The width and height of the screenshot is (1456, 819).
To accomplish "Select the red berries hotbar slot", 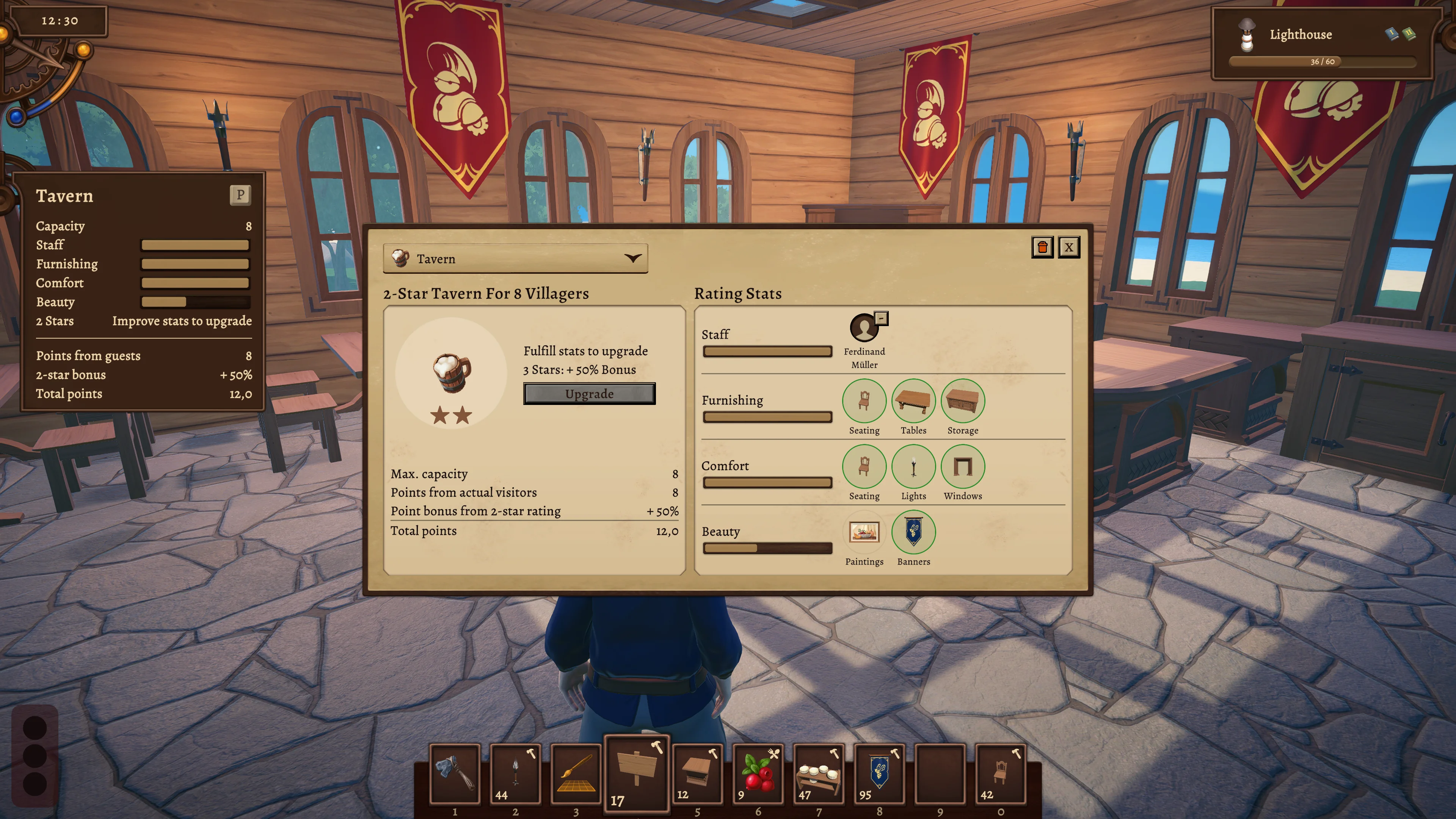I will click(x=758, y=773).
